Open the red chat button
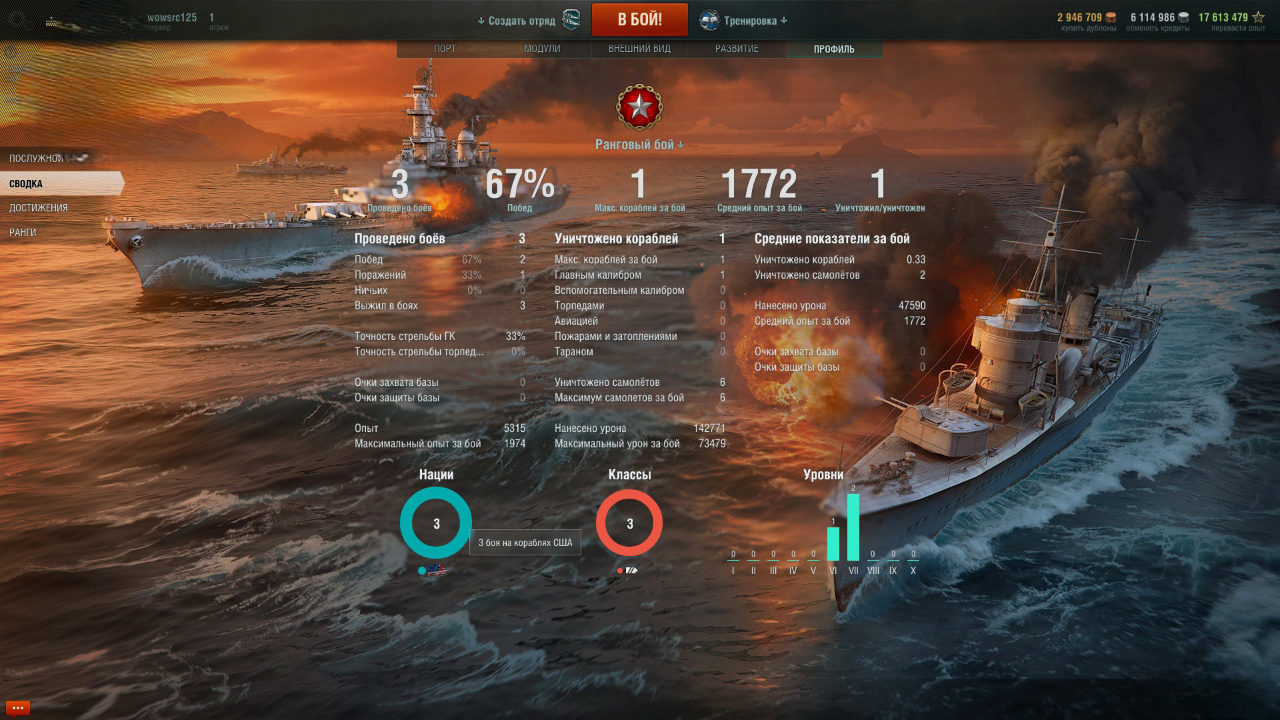This screenshot has height=720, width=1280. point(17,708)
